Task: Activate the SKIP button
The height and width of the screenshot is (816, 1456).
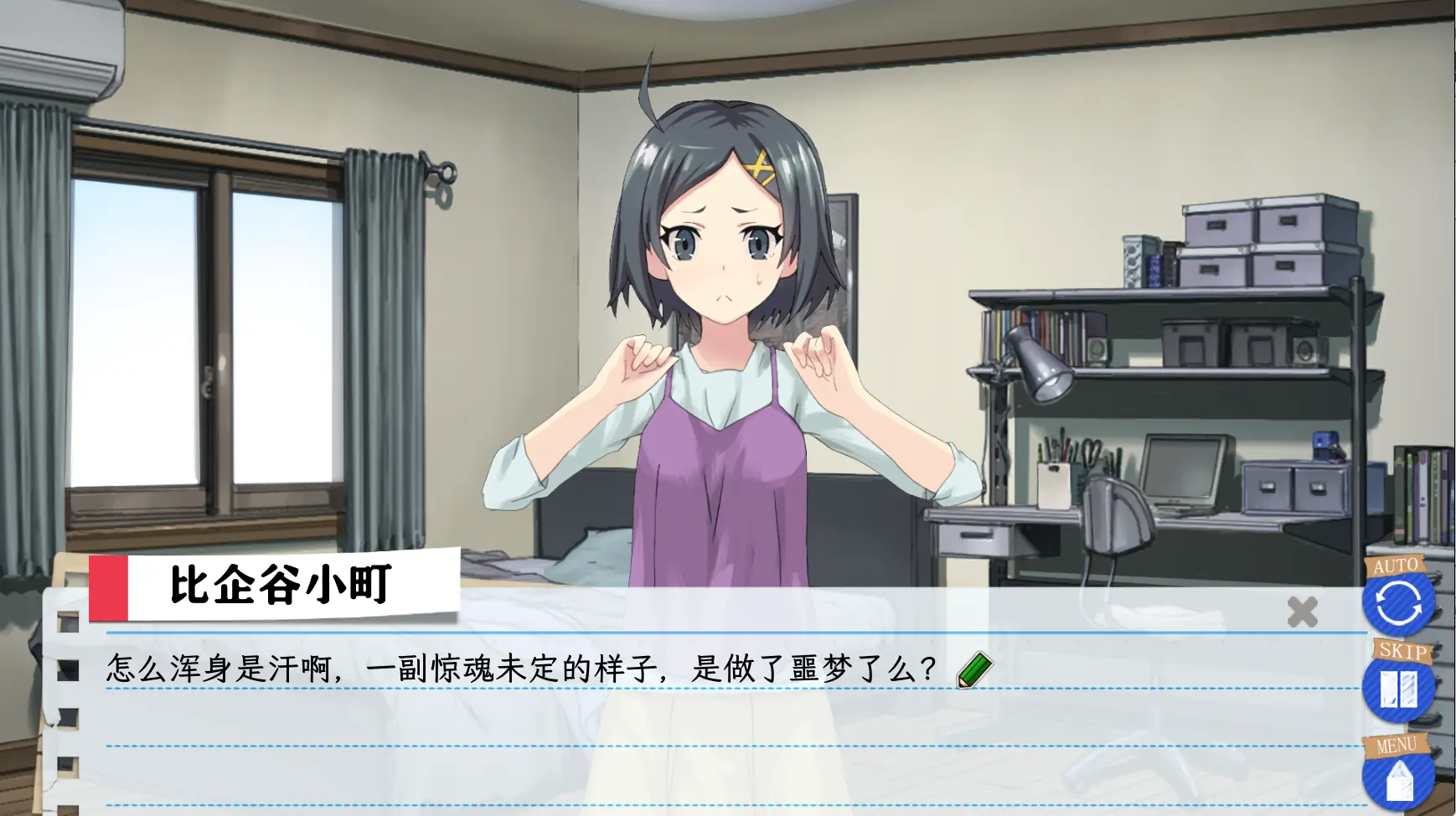Action: [1397, 689]
